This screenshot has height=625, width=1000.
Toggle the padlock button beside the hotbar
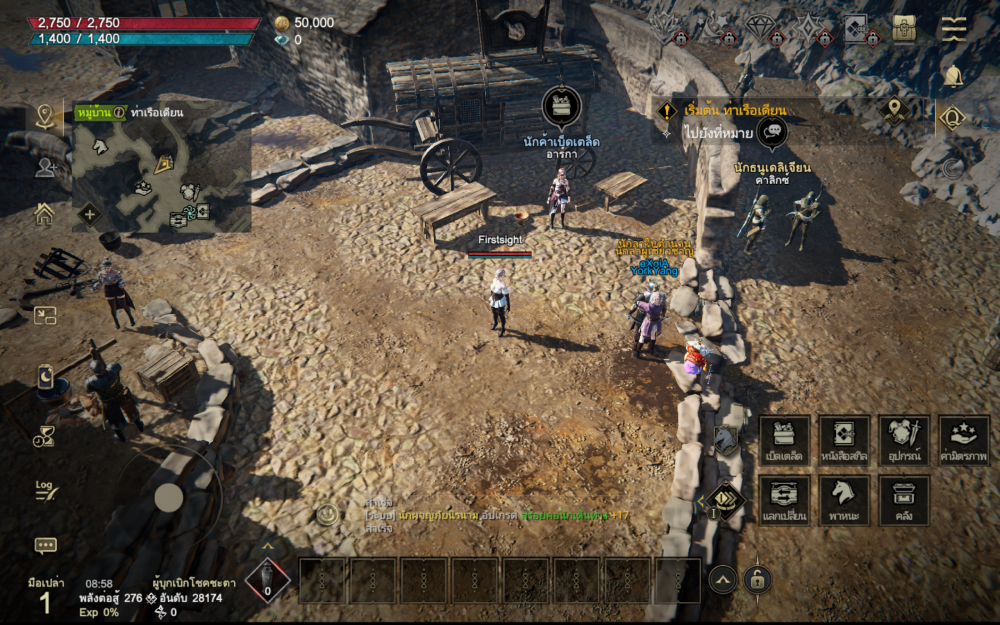pos(757,579)
